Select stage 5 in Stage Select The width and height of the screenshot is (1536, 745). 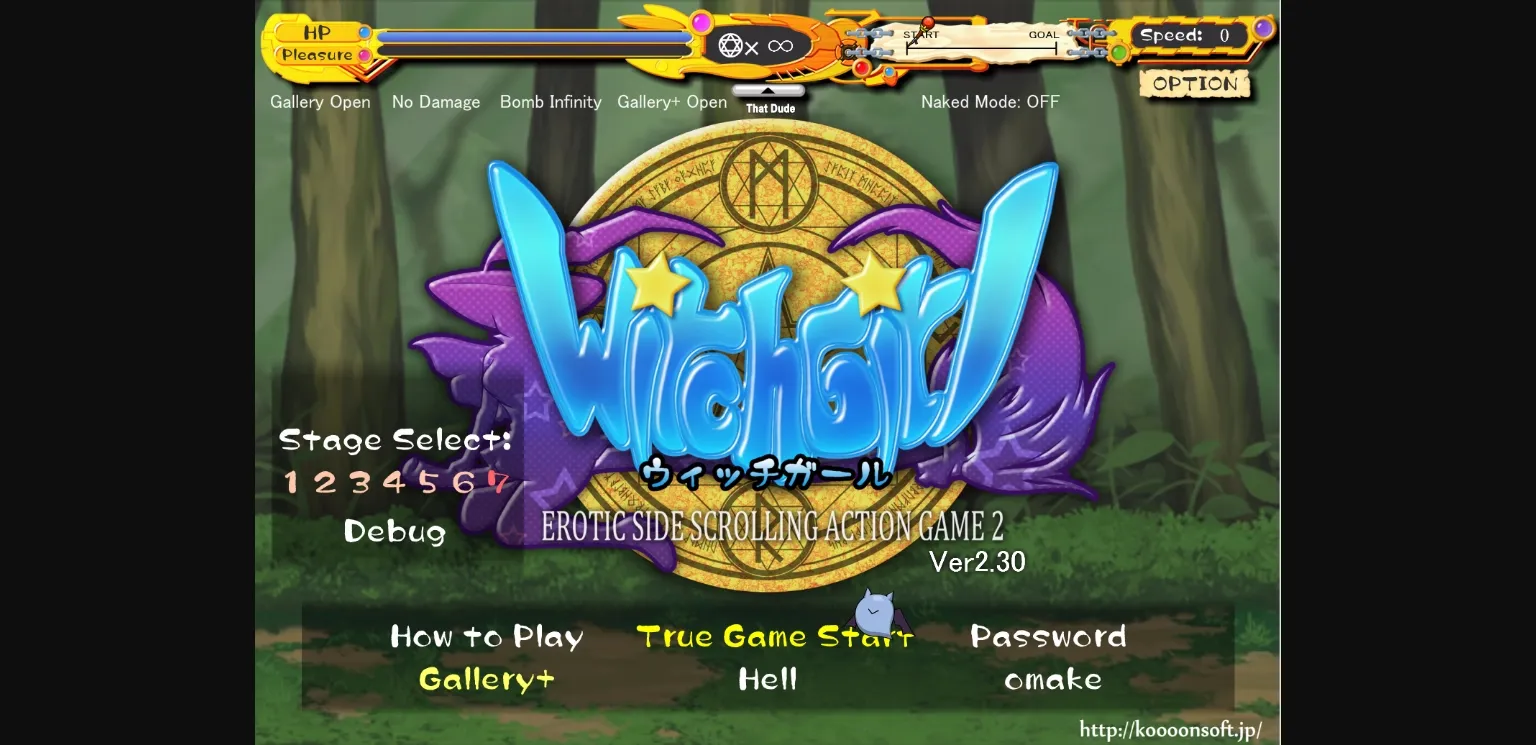(x=432, y=482)
